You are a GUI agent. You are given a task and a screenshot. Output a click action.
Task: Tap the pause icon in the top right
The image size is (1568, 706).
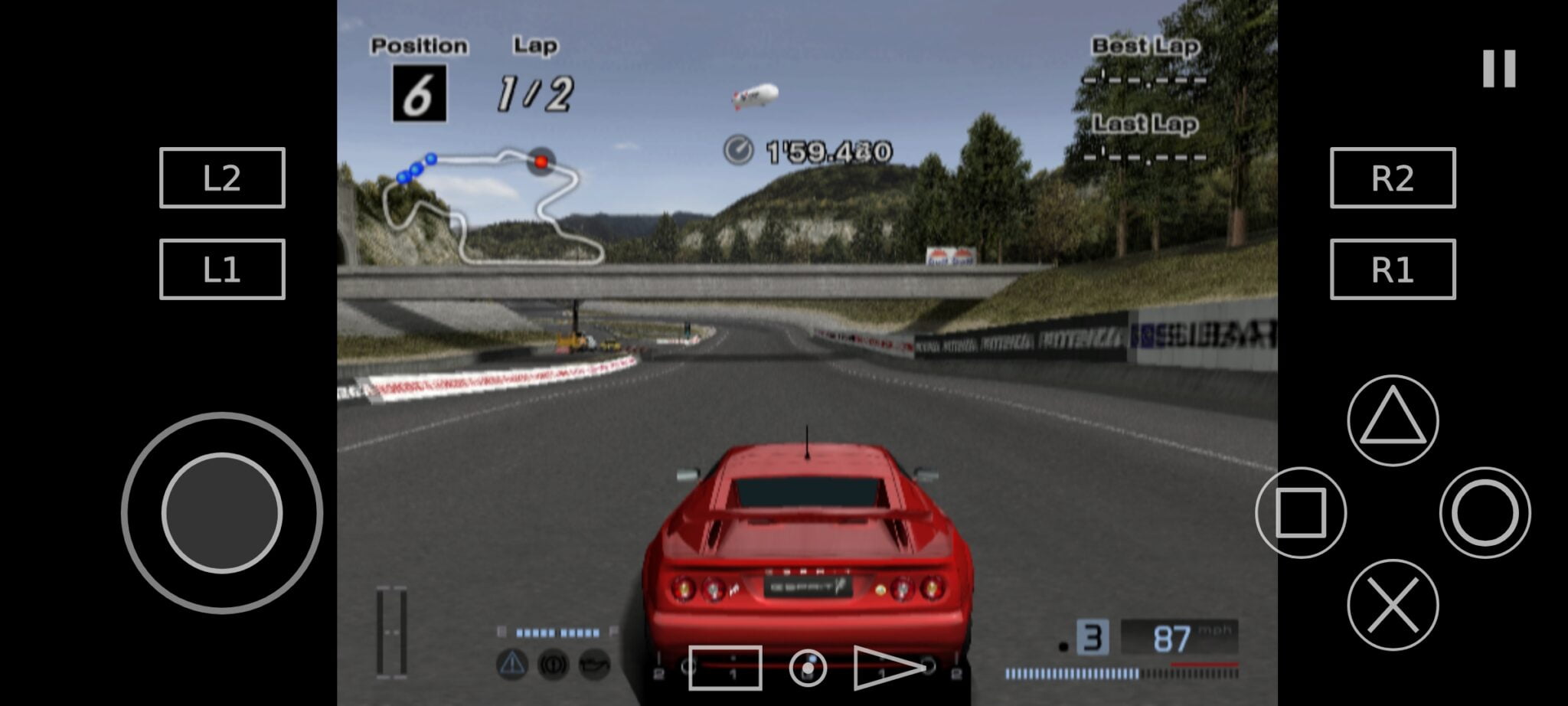point(1499,67)
